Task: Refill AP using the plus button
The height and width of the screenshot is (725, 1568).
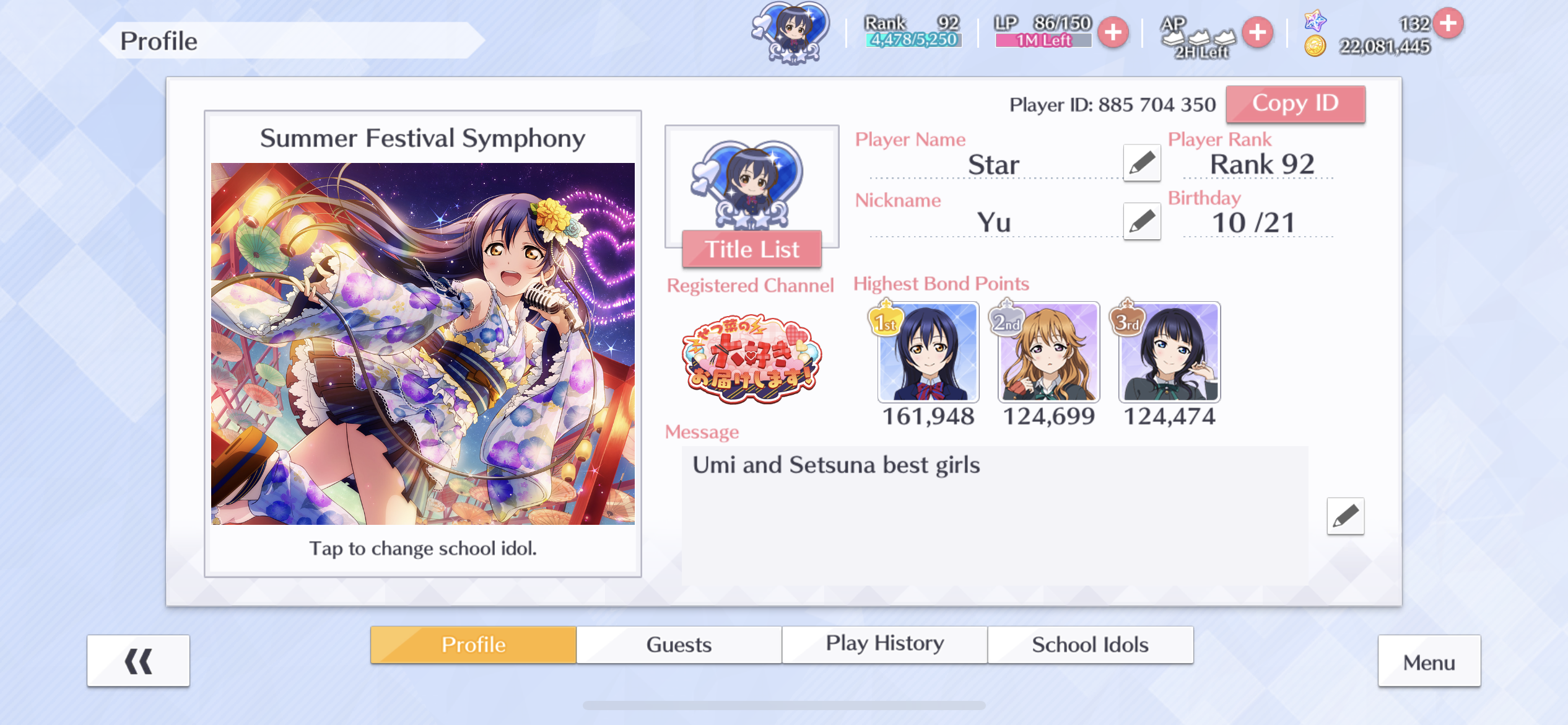Action: click(x=1257, y=32)
